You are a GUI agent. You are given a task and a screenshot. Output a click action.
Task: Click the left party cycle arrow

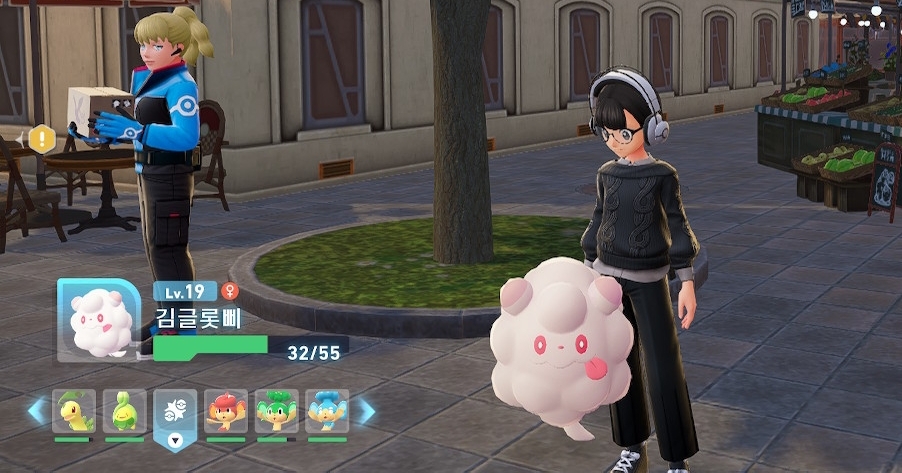tap(37, 411)
